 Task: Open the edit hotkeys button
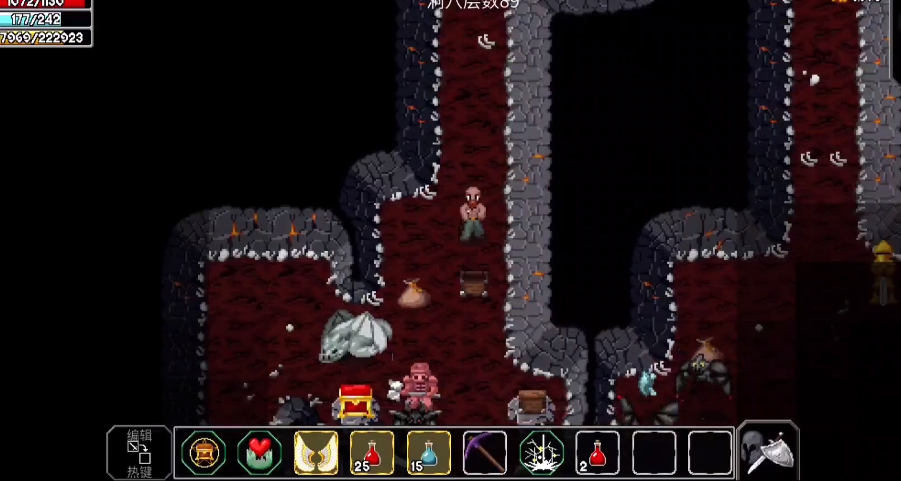pyautogui.click(x=138, y=452)
